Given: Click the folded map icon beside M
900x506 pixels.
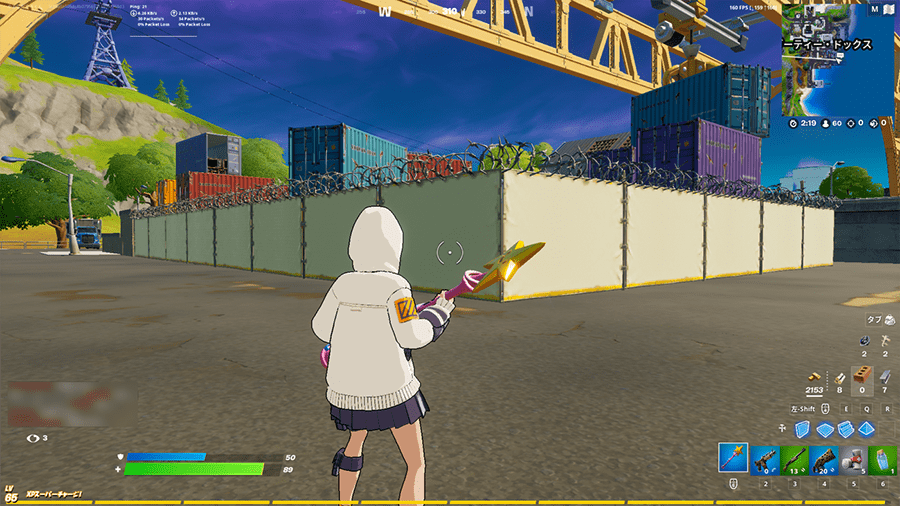Looking at the screenshot, I should click(887, 10).
